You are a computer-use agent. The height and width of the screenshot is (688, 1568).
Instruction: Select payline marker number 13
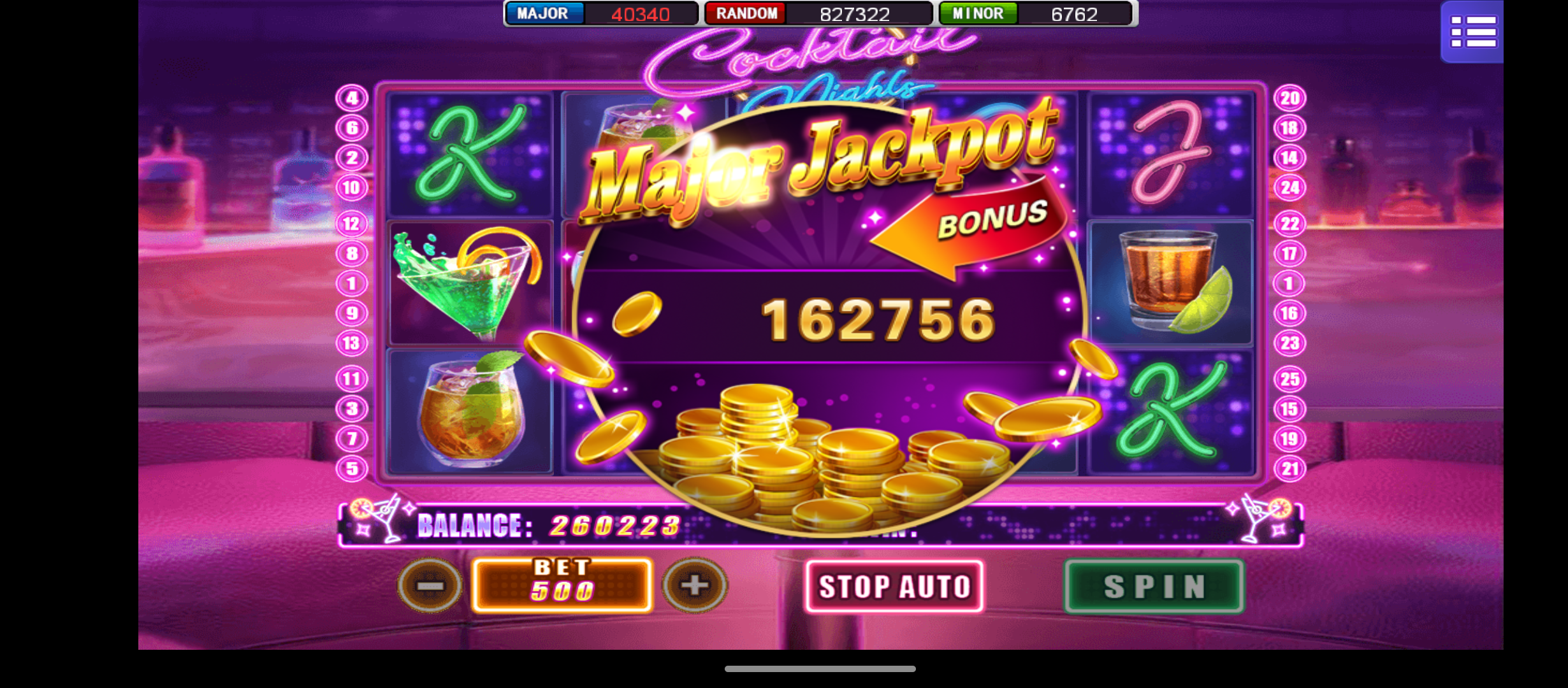click(x=352, y=343)
